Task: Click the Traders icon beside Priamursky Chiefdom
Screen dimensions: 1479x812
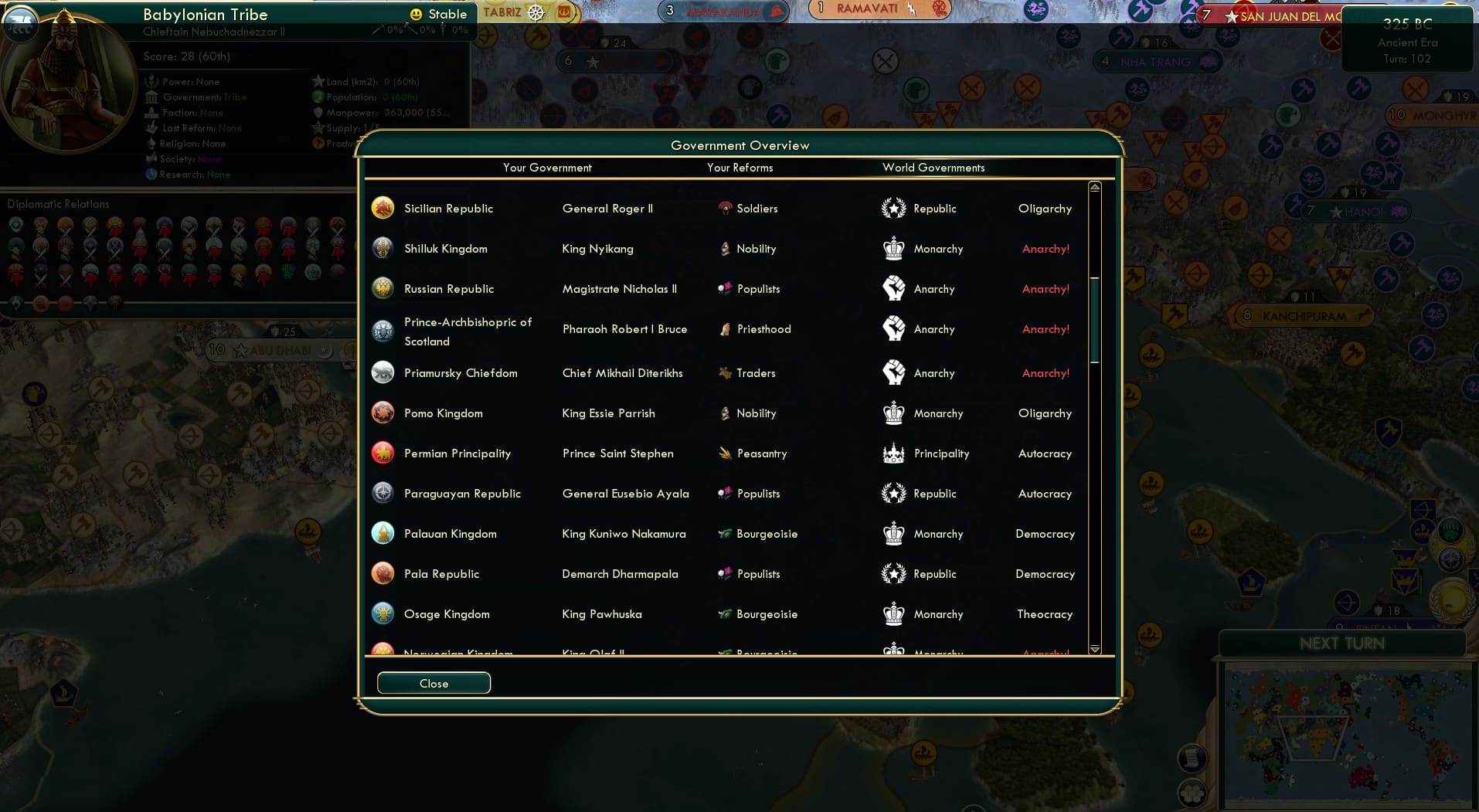Action: pyautogui.click(x=725, y=372)
